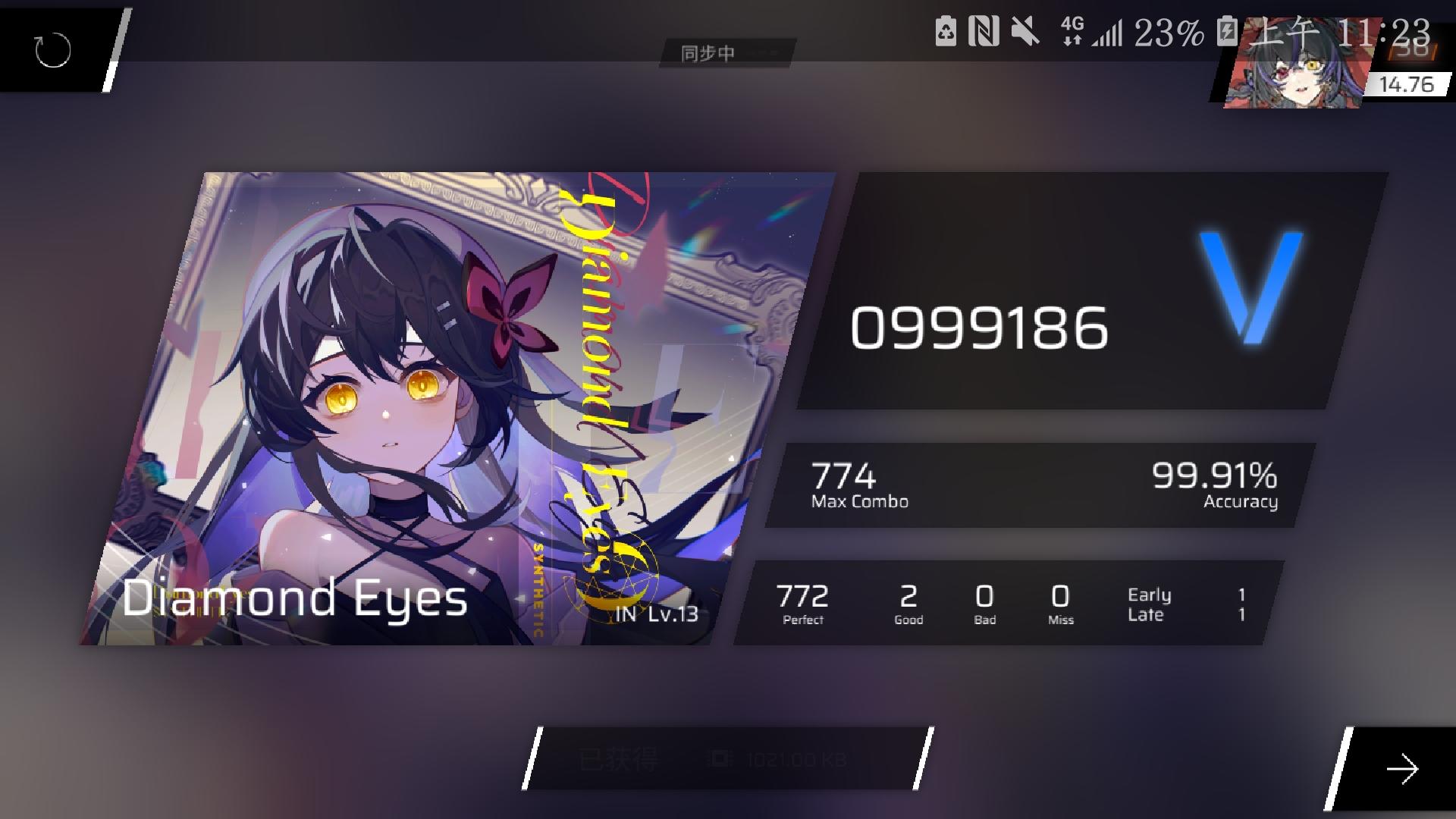Tap the arrow to continue to next screen

1403,770
